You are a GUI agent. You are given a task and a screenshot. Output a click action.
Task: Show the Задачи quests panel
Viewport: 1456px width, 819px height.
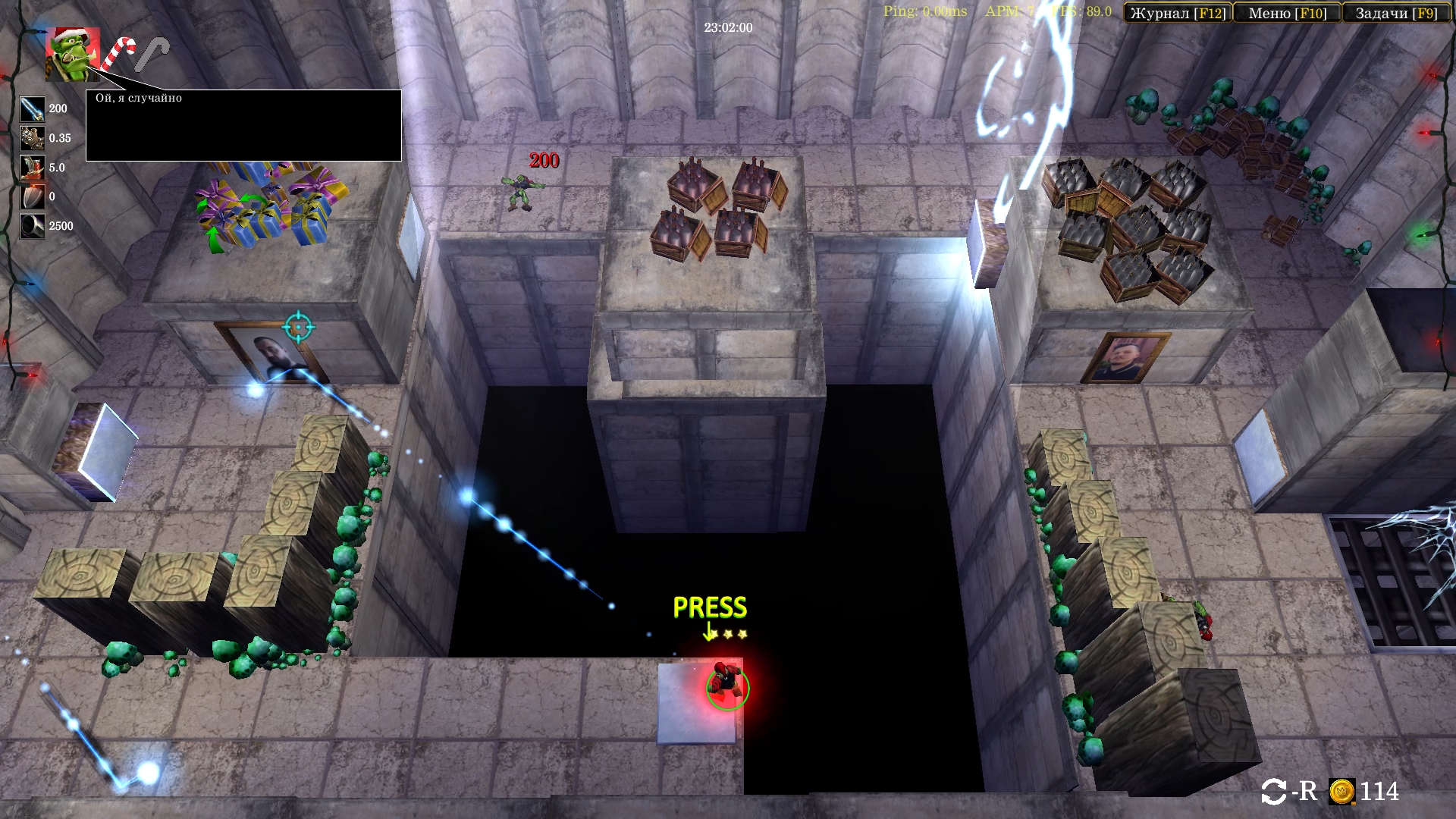[1396, 13]
